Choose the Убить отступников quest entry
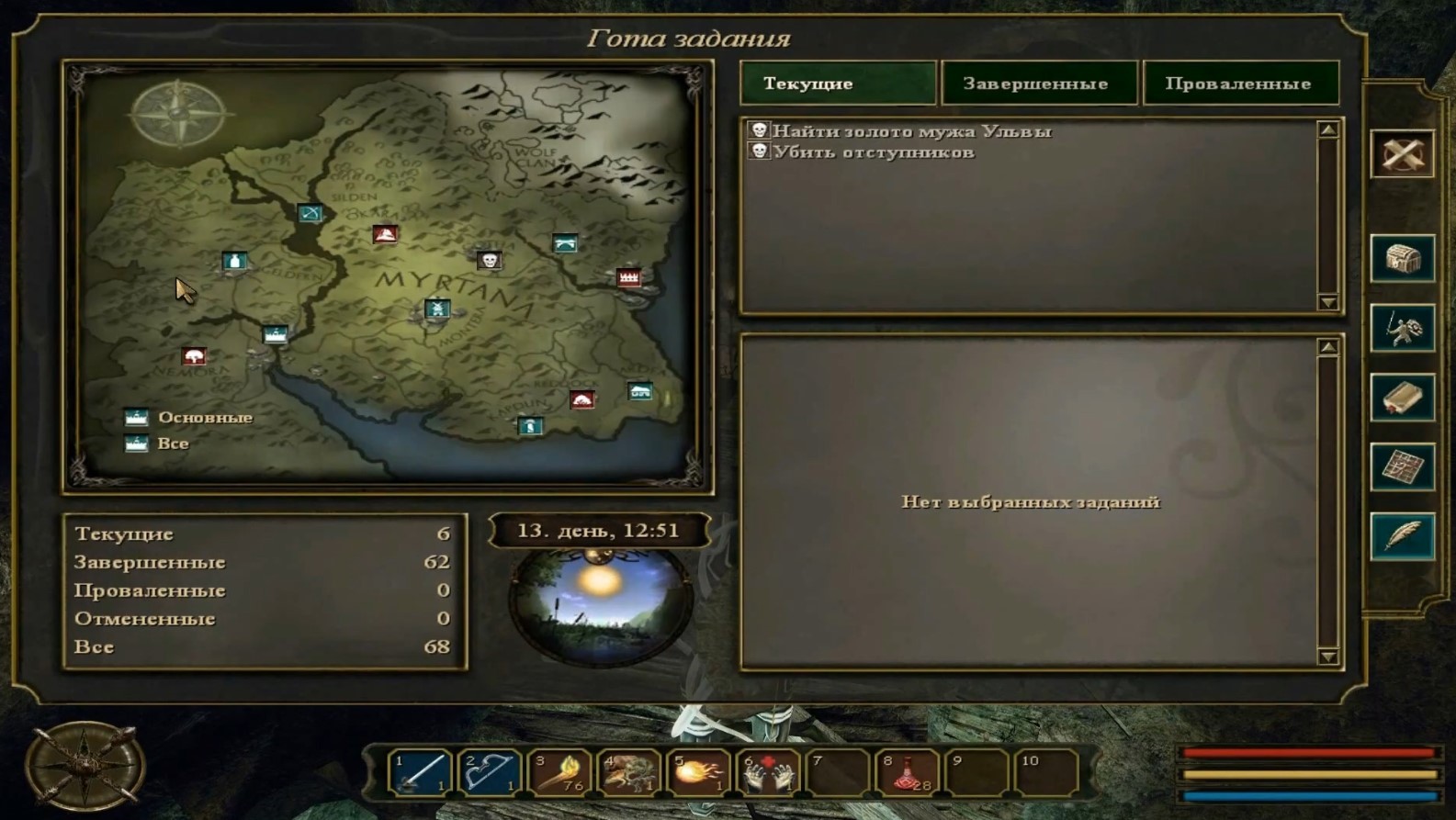 tap(873, 152)
